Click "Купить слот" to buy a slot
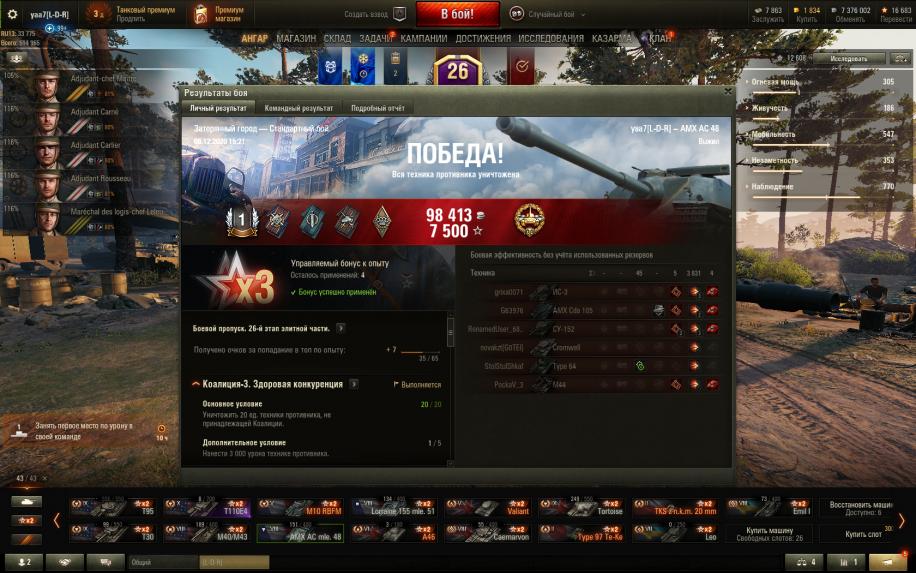Image resolution: width=916 pixels, height=573 pixels. pyautogui.click(x=862, y=534)
